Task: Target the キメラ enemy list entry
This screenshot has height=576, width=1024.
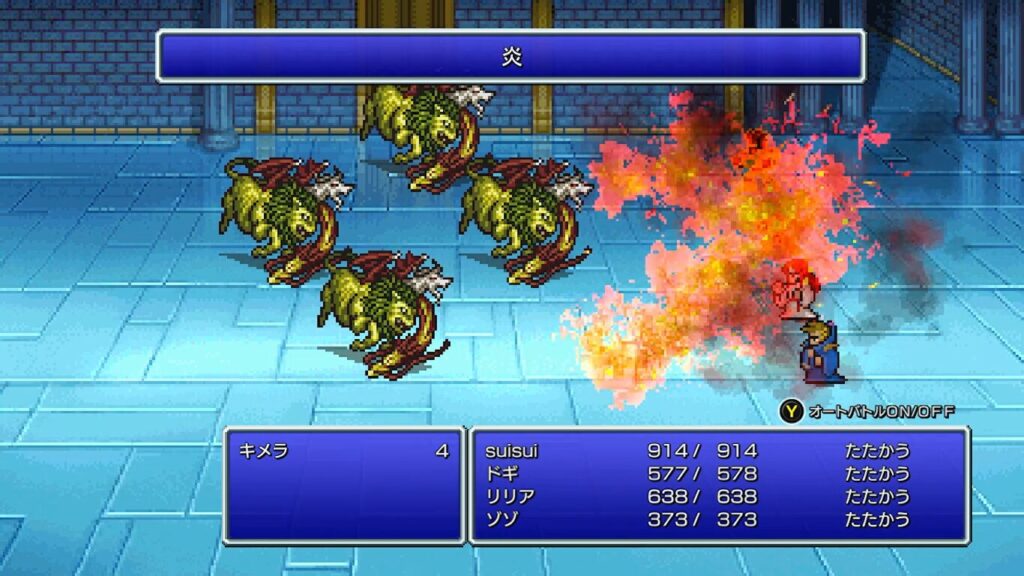Action: click(x=264, y=451)
